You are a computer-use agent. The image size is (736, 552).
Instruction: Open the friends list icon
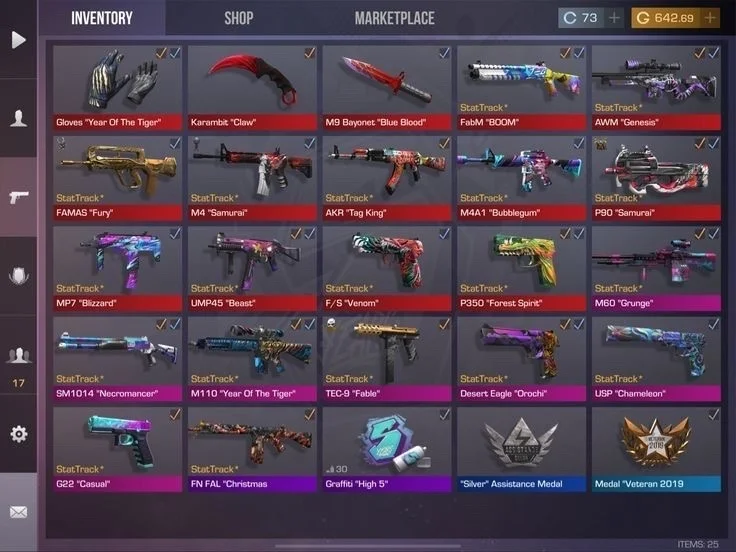pos(18,355)
